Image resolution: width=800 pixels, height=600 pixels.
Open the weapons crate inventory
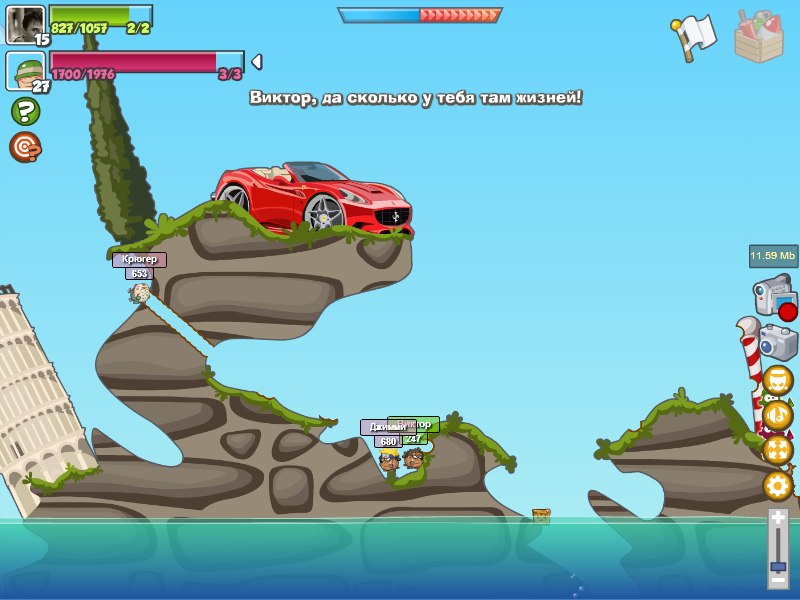coord(759,37)
